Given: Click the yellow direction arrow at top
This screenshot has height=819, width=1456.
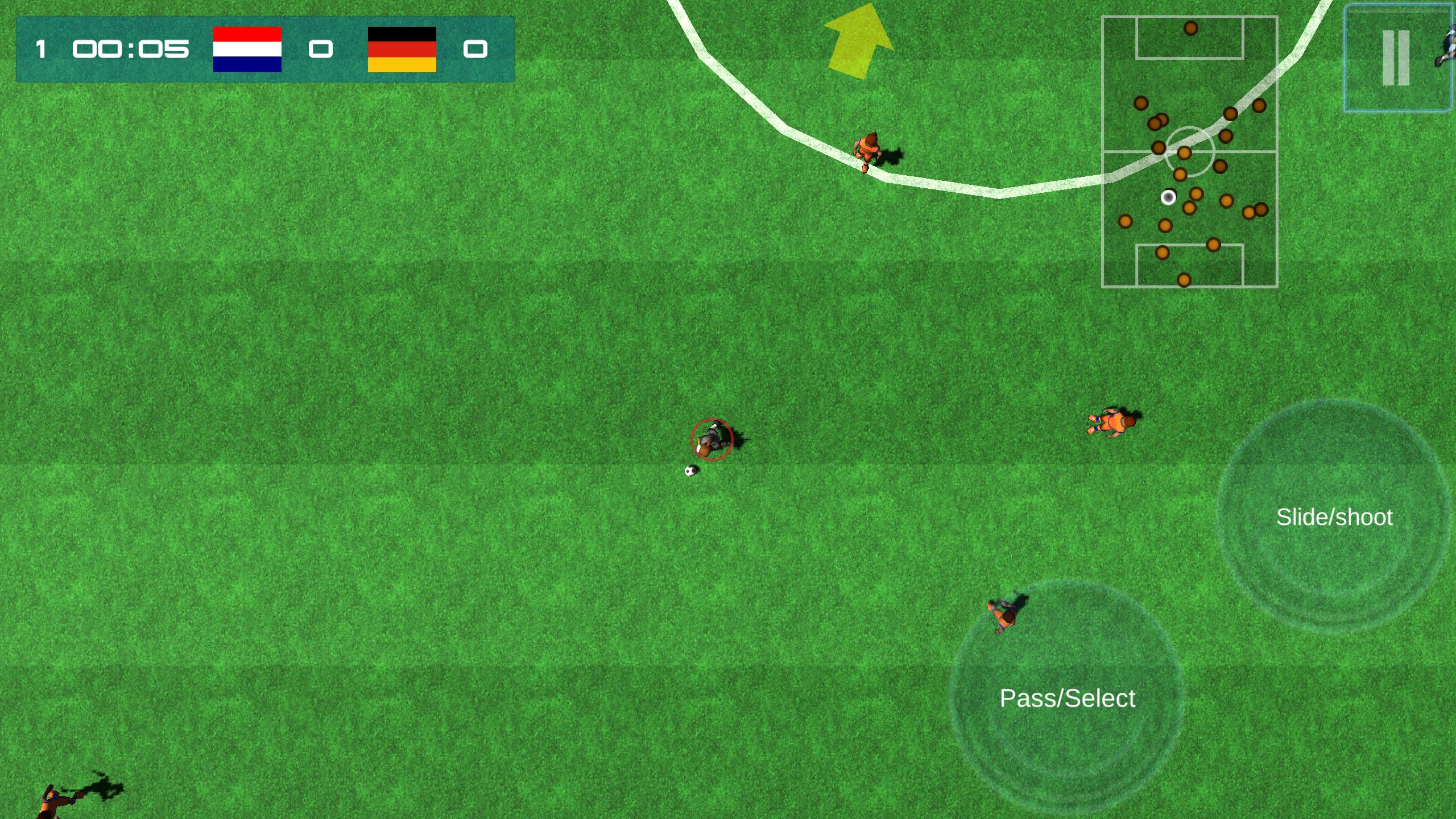Looking at the screenshot, I should (858, 40).
